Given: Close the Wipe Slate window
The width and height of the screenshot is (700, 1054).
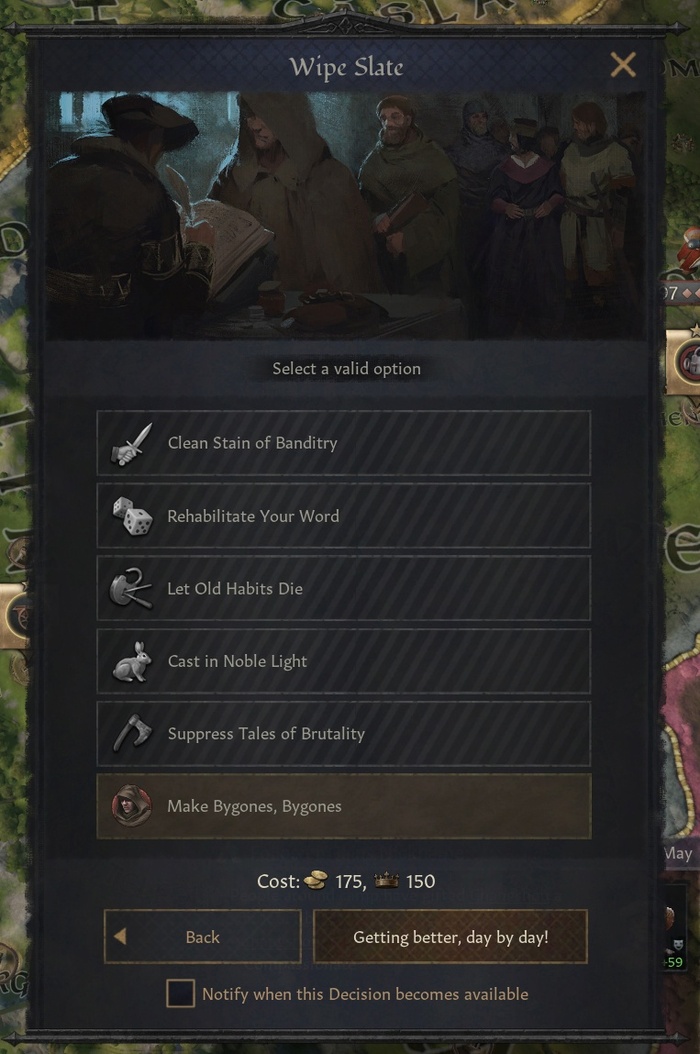Looking at the screenshot, I should point(623,66).
